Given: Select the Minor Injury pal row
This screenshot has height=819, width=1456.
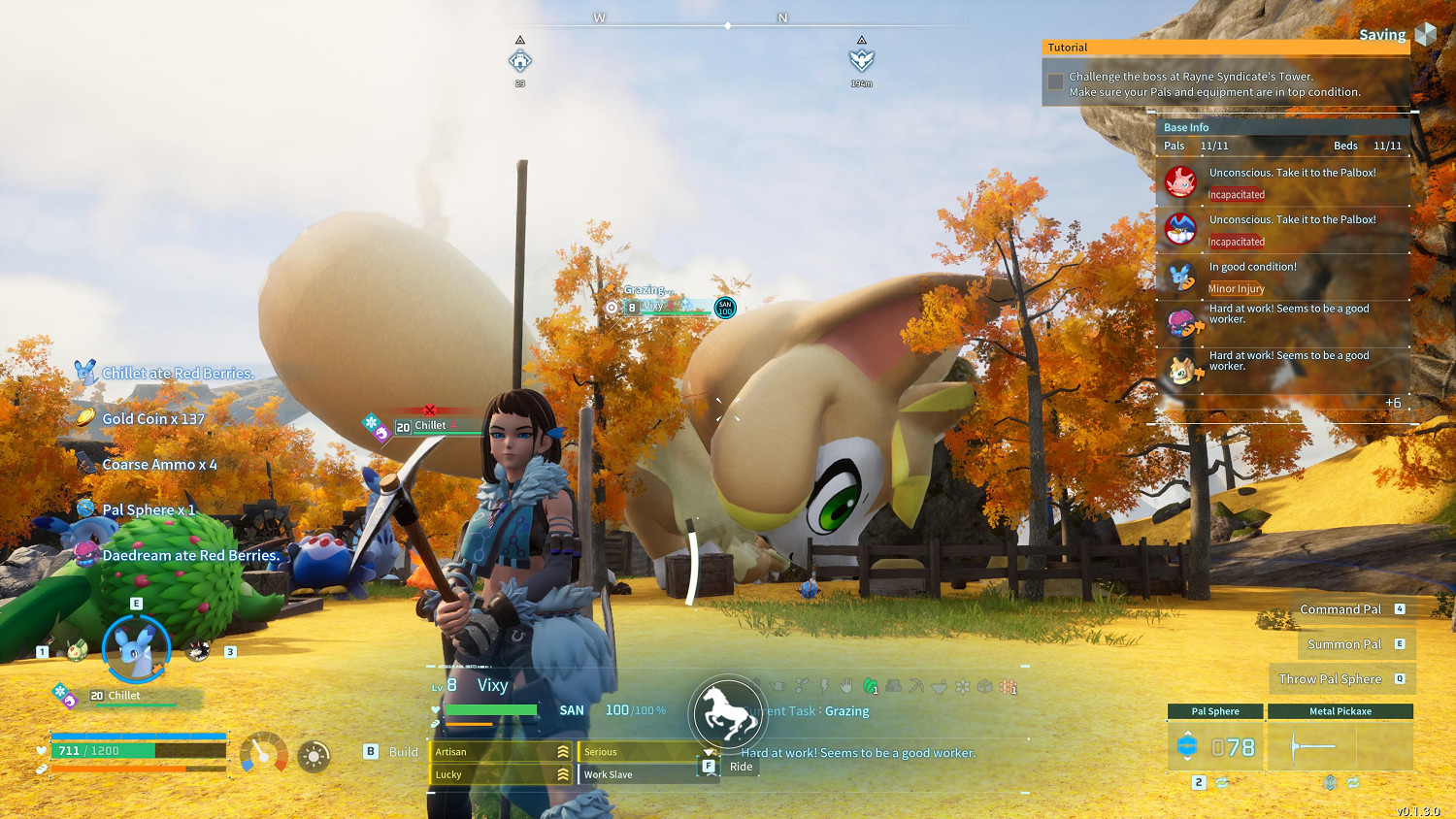Looking at the screenshot, I should (1283, 277).
